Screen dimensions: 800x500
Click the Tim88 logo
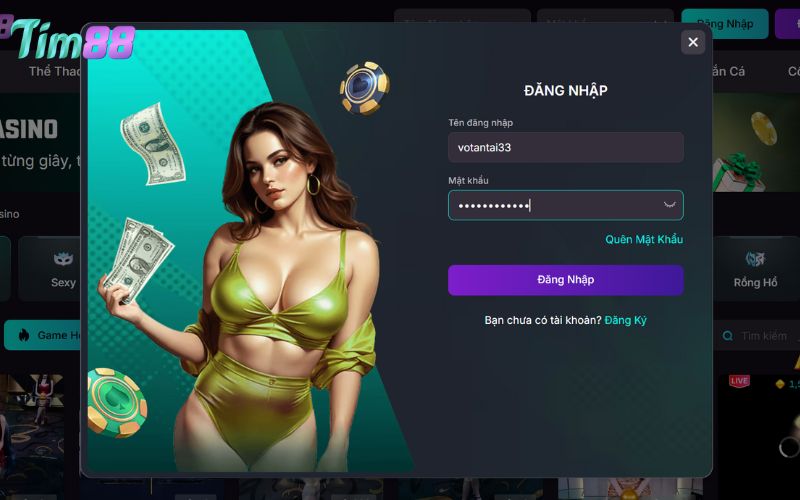click(72, 40)
